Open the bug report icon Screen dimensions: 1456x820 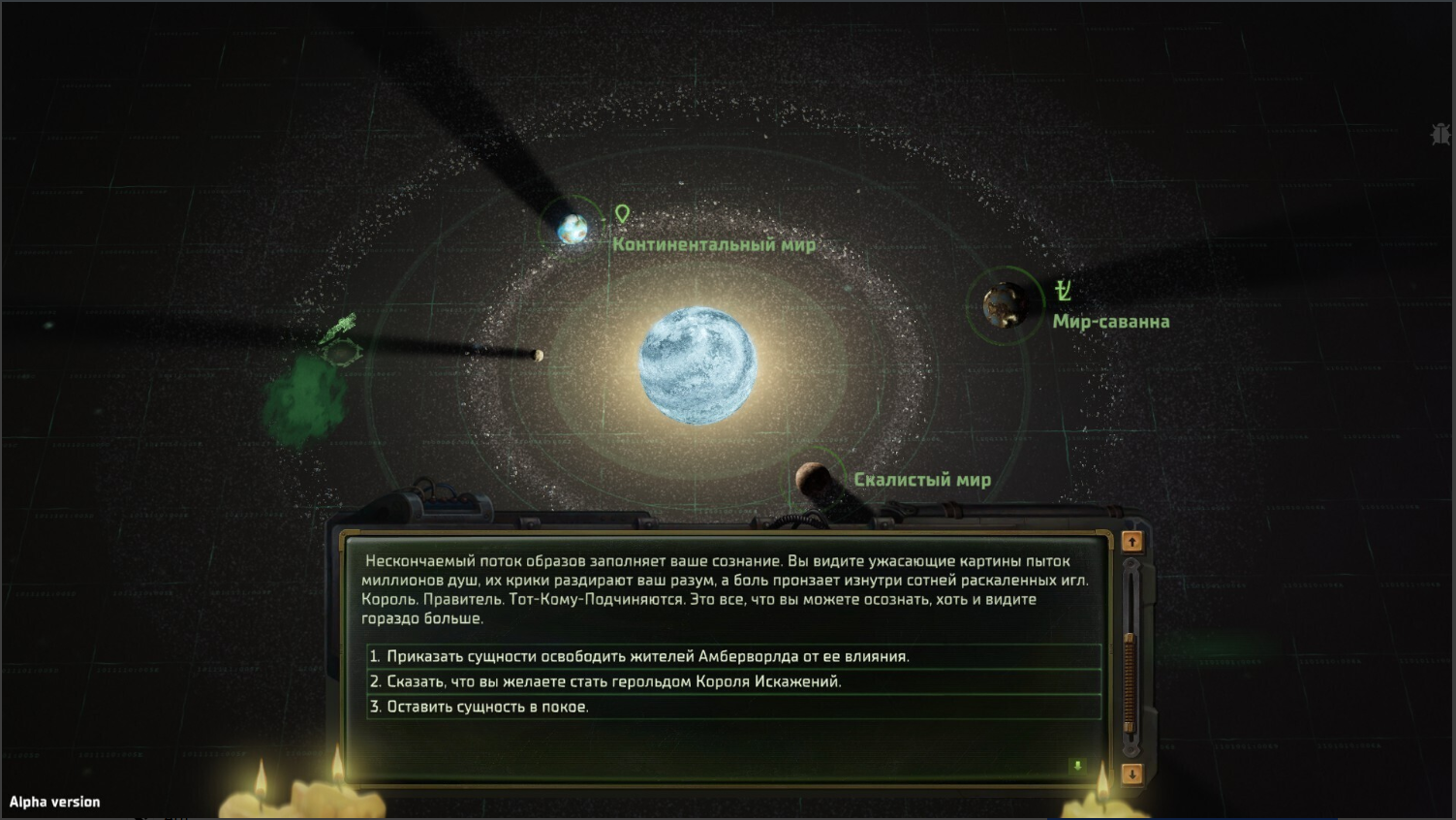(1441, 134)
